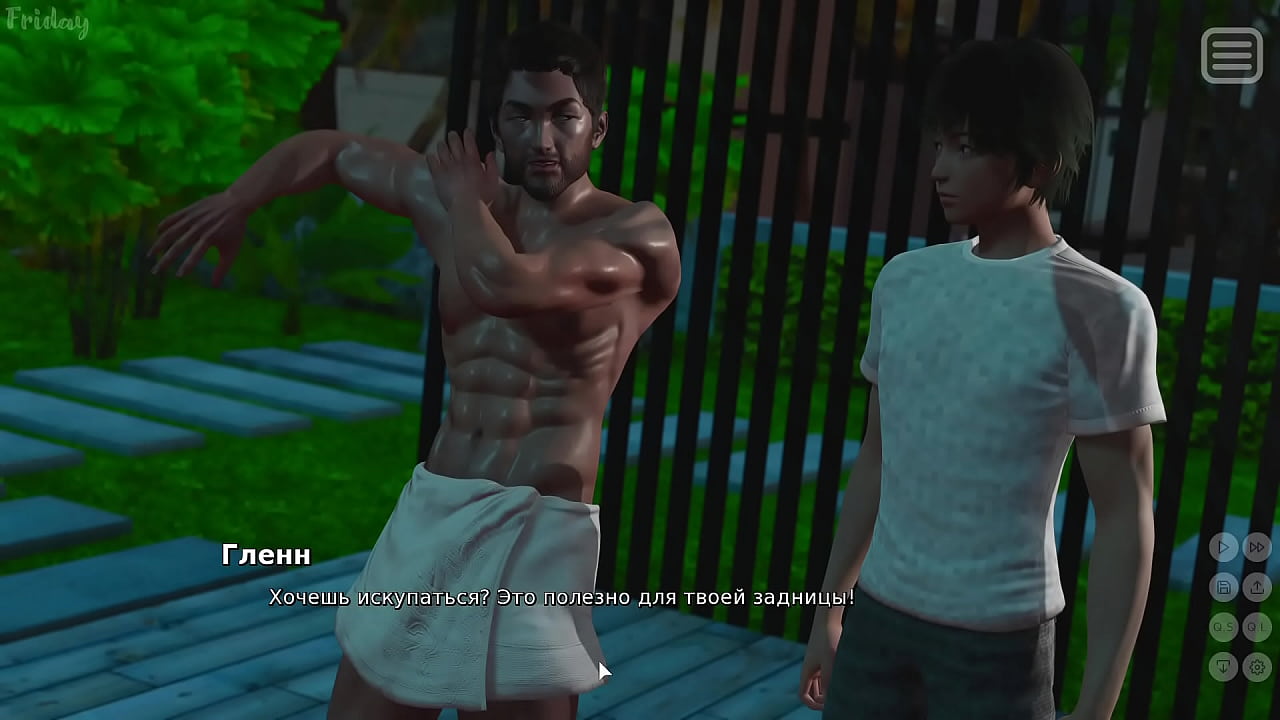The image size is (1280, 720).
Task: Quick save with the Q.S button
Action: [1223, 627]
